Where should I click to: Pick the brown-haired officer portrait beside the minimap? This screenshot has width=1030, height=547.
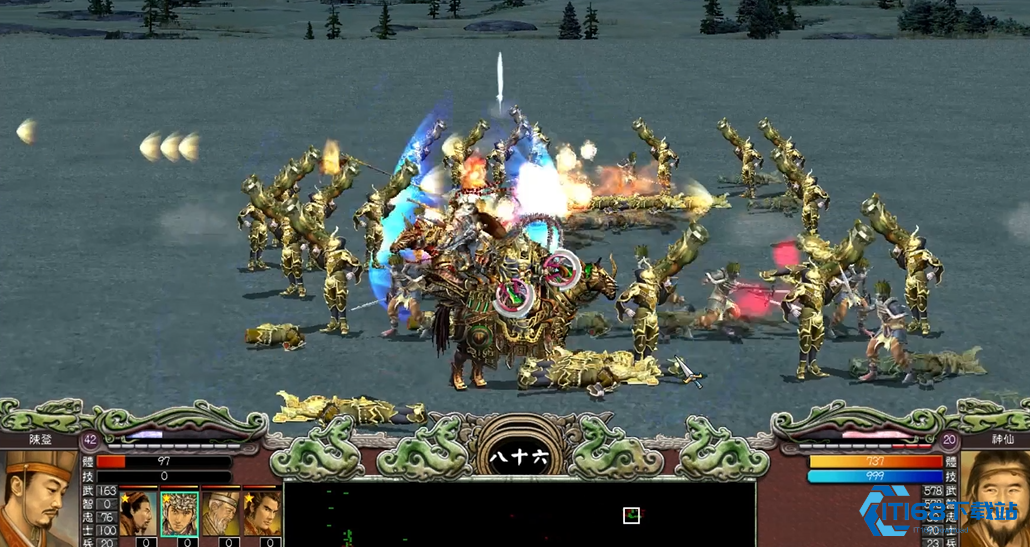(262, 513)
